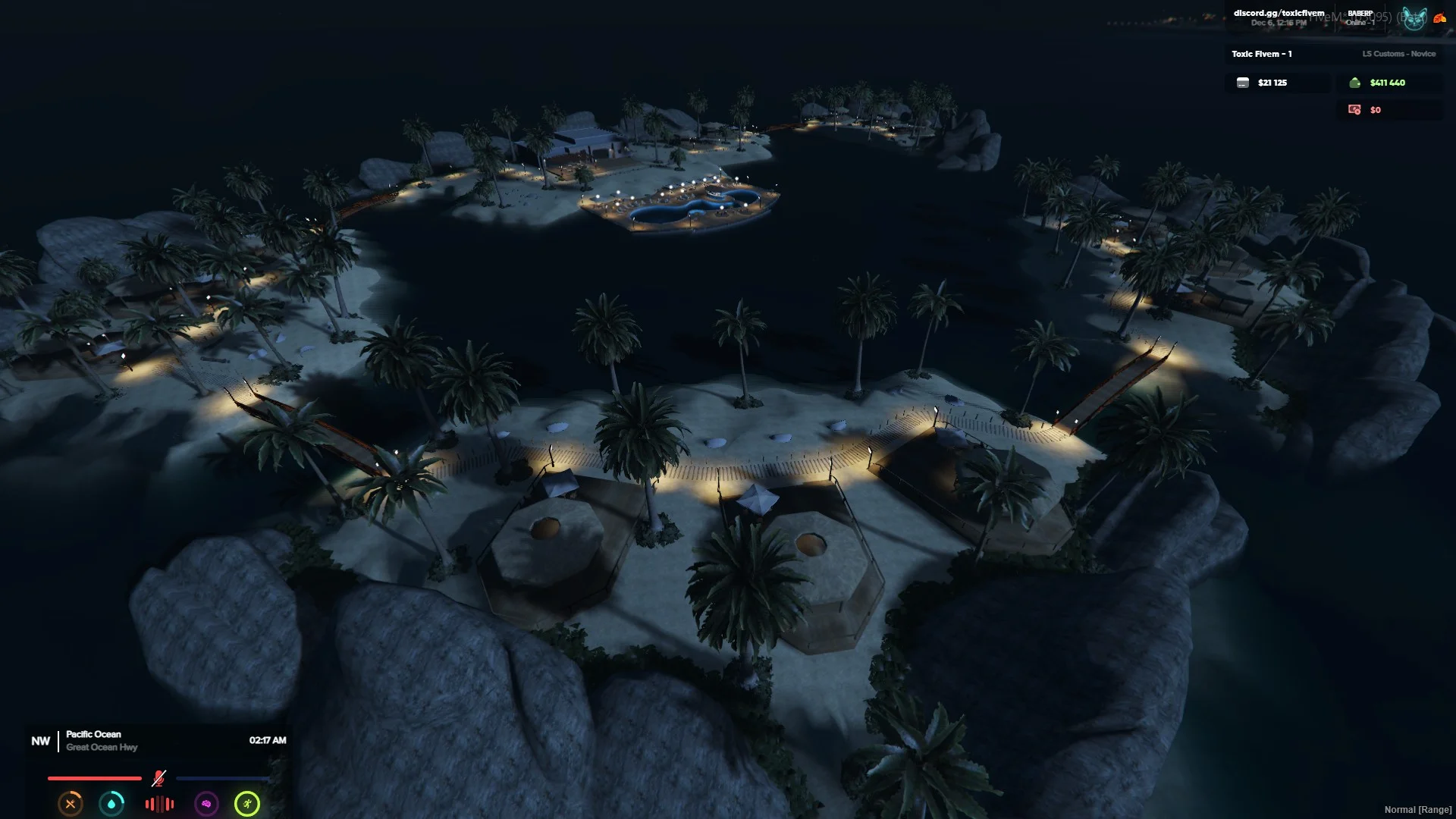Click the red dirty money icon
Viewport: 1456px width, 819px height.
(x=1354, y=110)
